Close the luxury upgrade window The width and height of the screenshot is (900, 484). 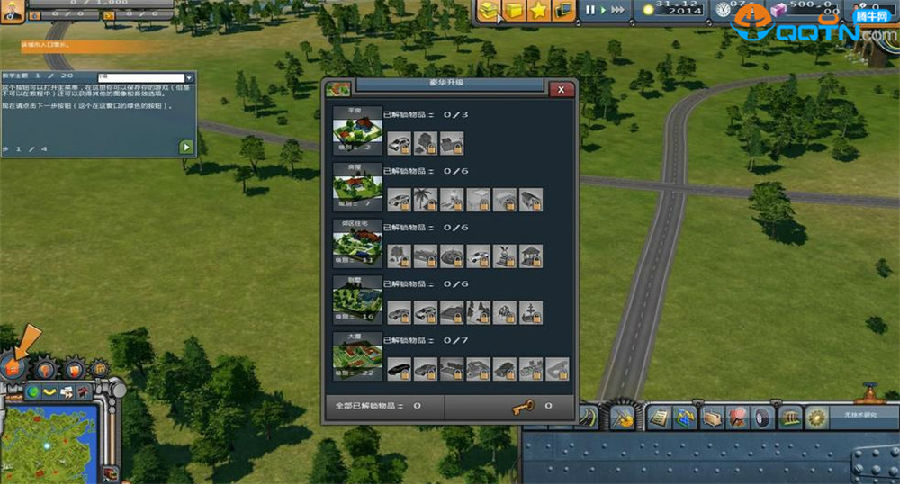[562, 89]
